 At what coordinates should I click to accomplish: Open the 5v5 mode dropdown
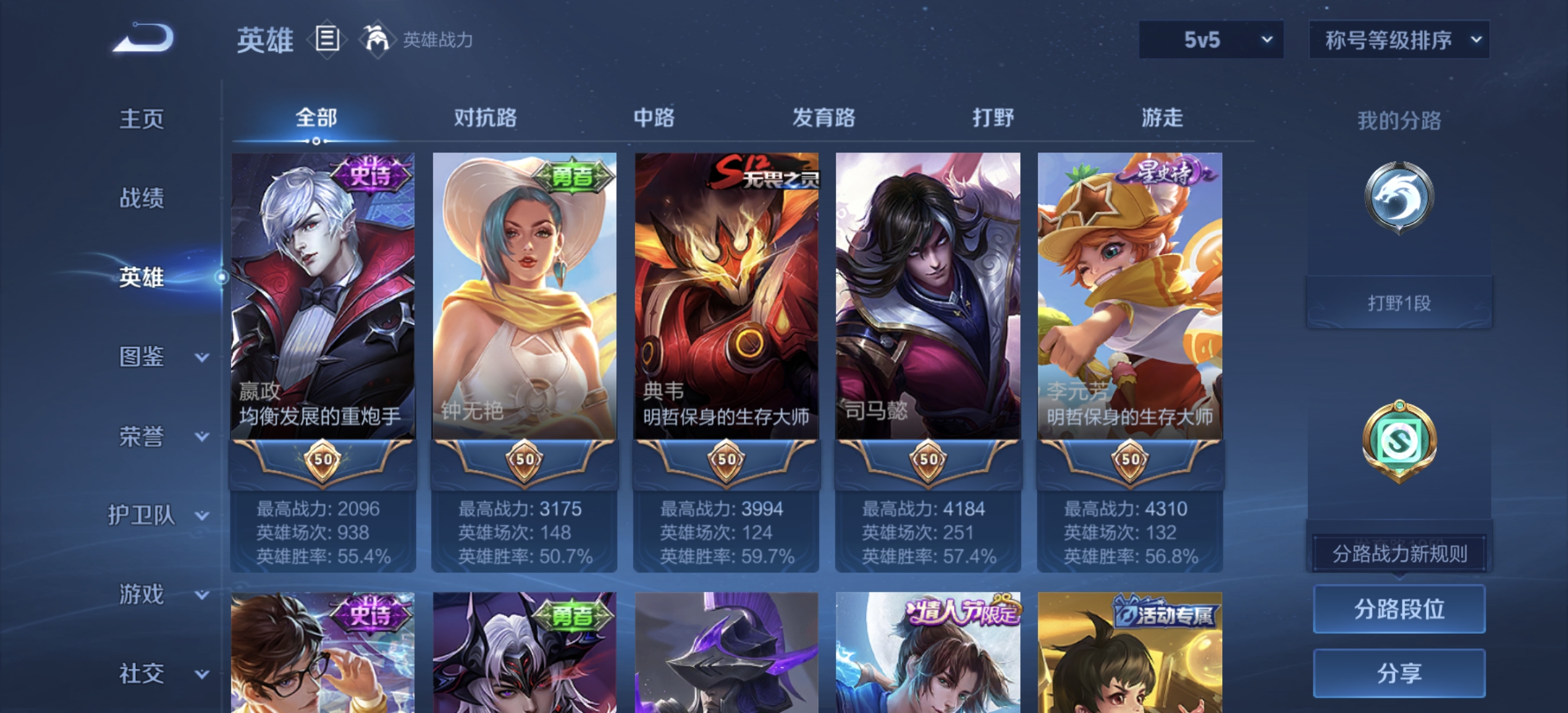pyautogui.click(x=1210, y=40)
